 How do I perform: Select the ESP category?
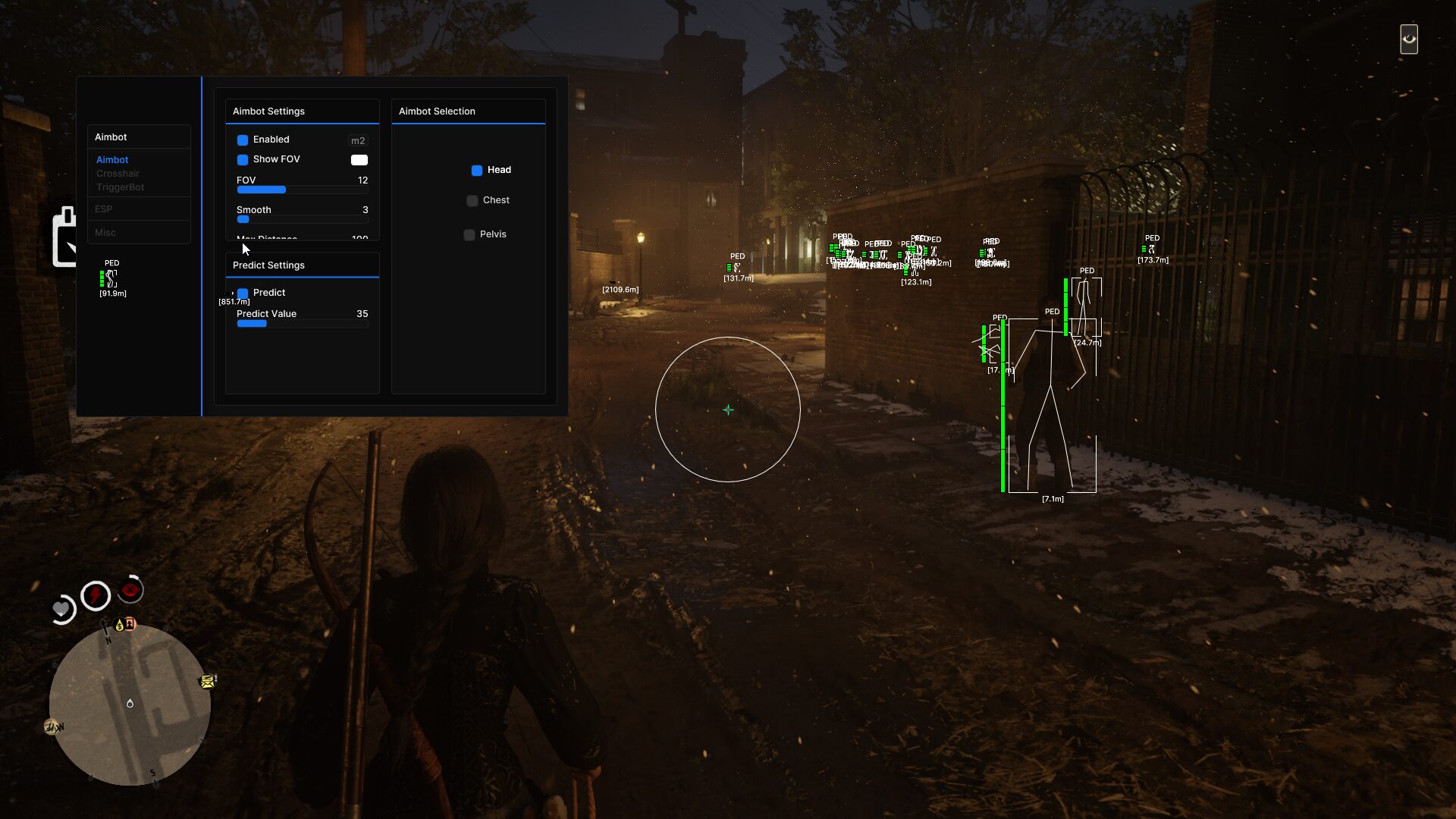[x=104, y=209]
